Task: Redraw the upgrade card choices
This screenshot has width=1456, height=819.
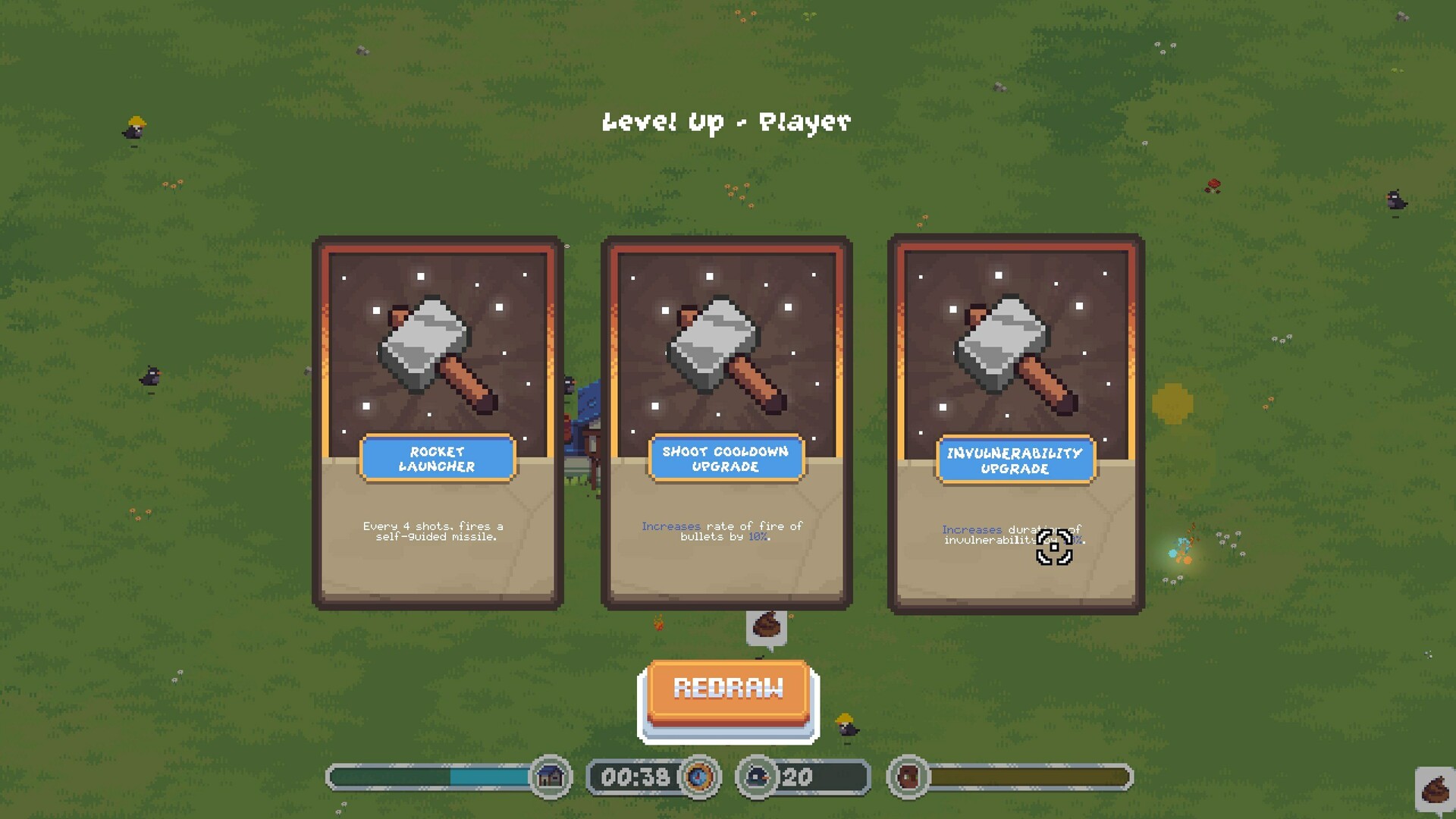Action: (728, 690)
